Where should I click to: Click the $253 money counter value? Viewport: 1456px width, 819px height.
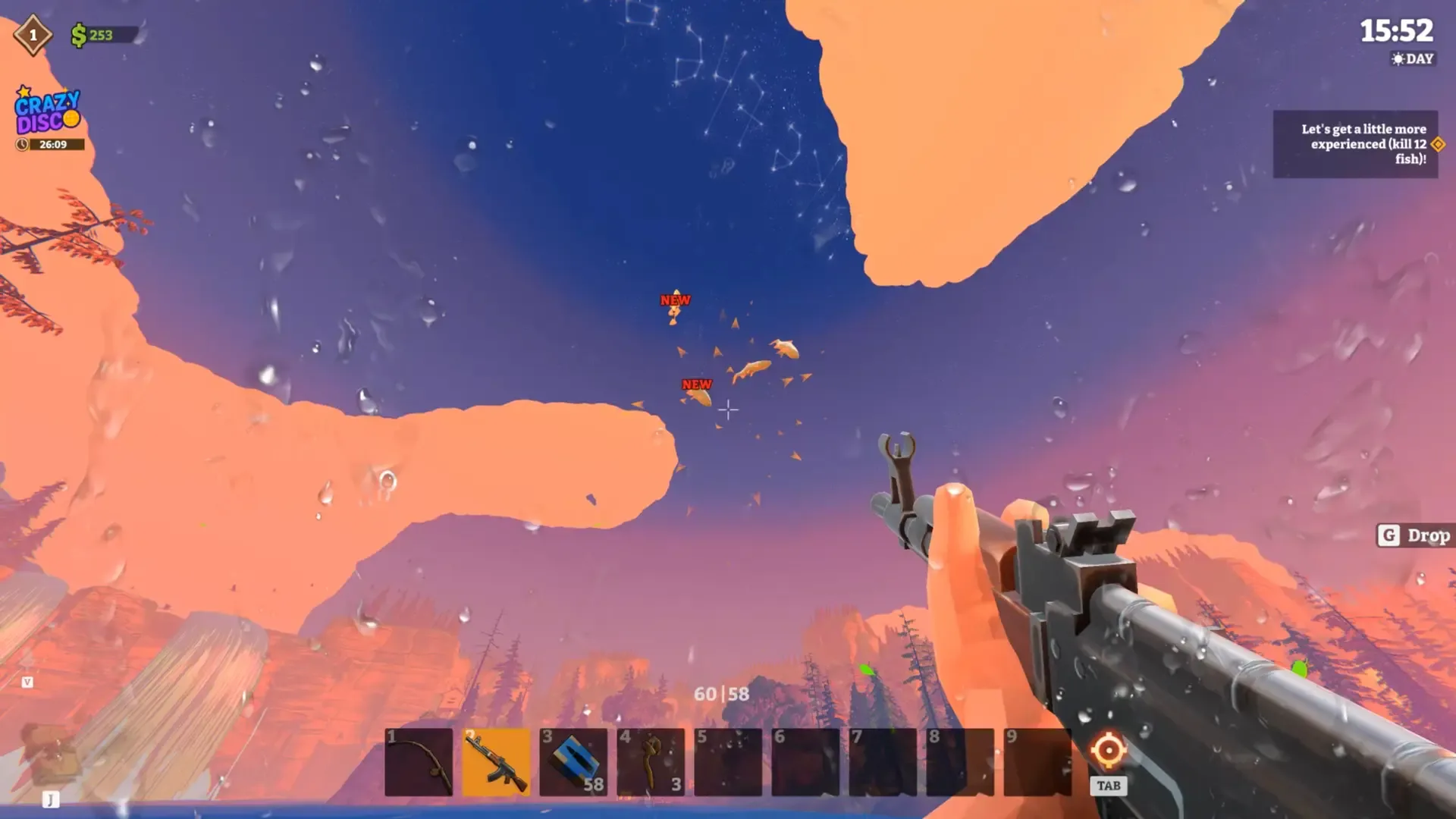[101, 34]
